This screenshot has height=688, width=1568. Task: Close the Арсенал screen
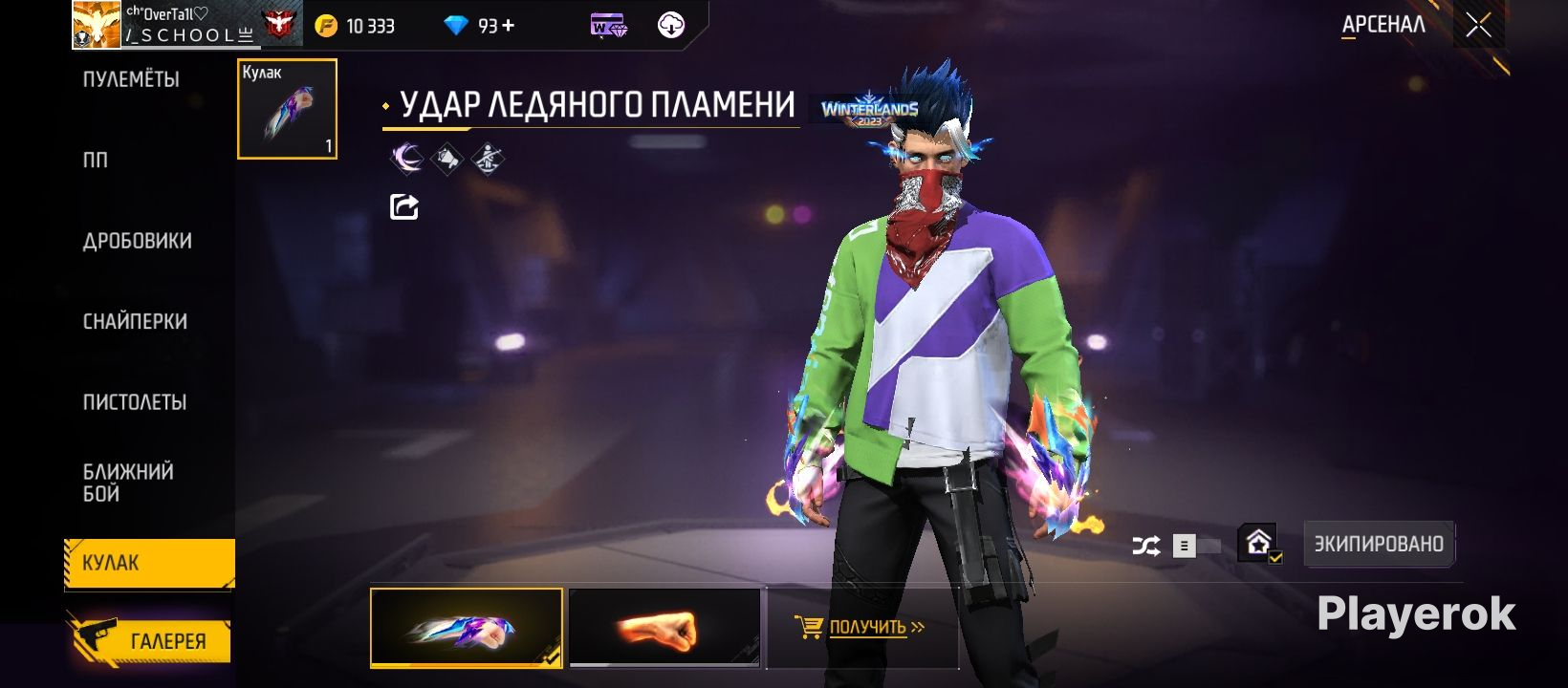1478,26
